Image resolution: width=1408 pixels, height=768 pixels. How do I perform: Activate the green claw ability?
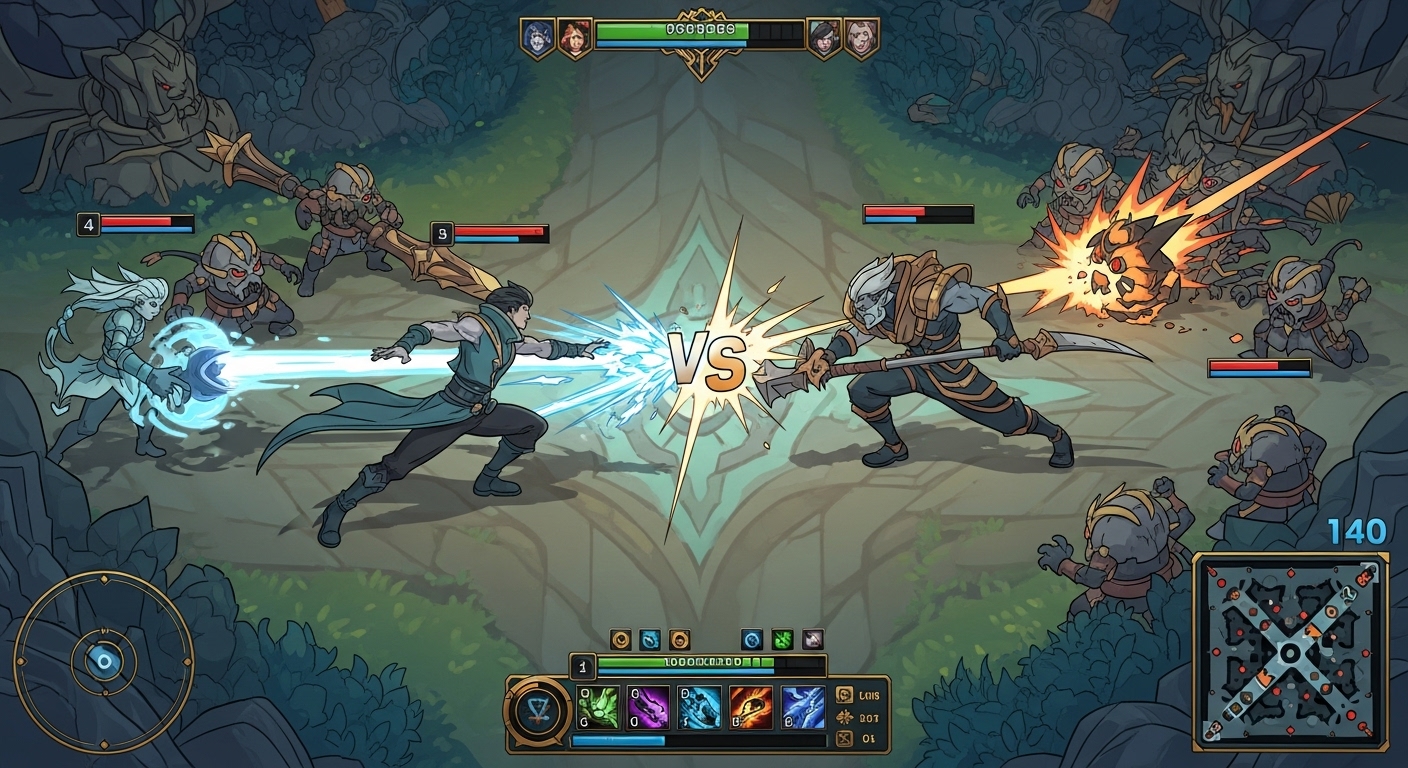click(599, 708)
